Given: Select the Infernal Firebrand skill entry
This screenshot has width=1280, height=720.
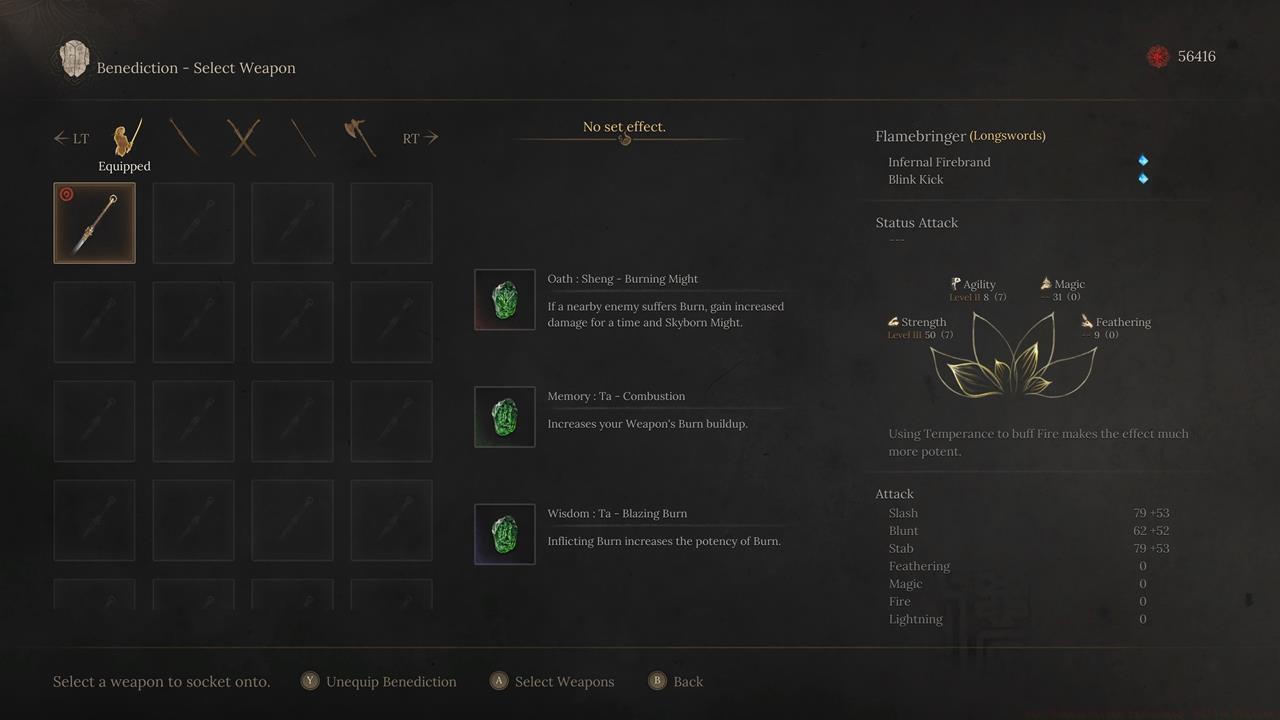Looking at the screenshot, I should click(x=939, y=162).
